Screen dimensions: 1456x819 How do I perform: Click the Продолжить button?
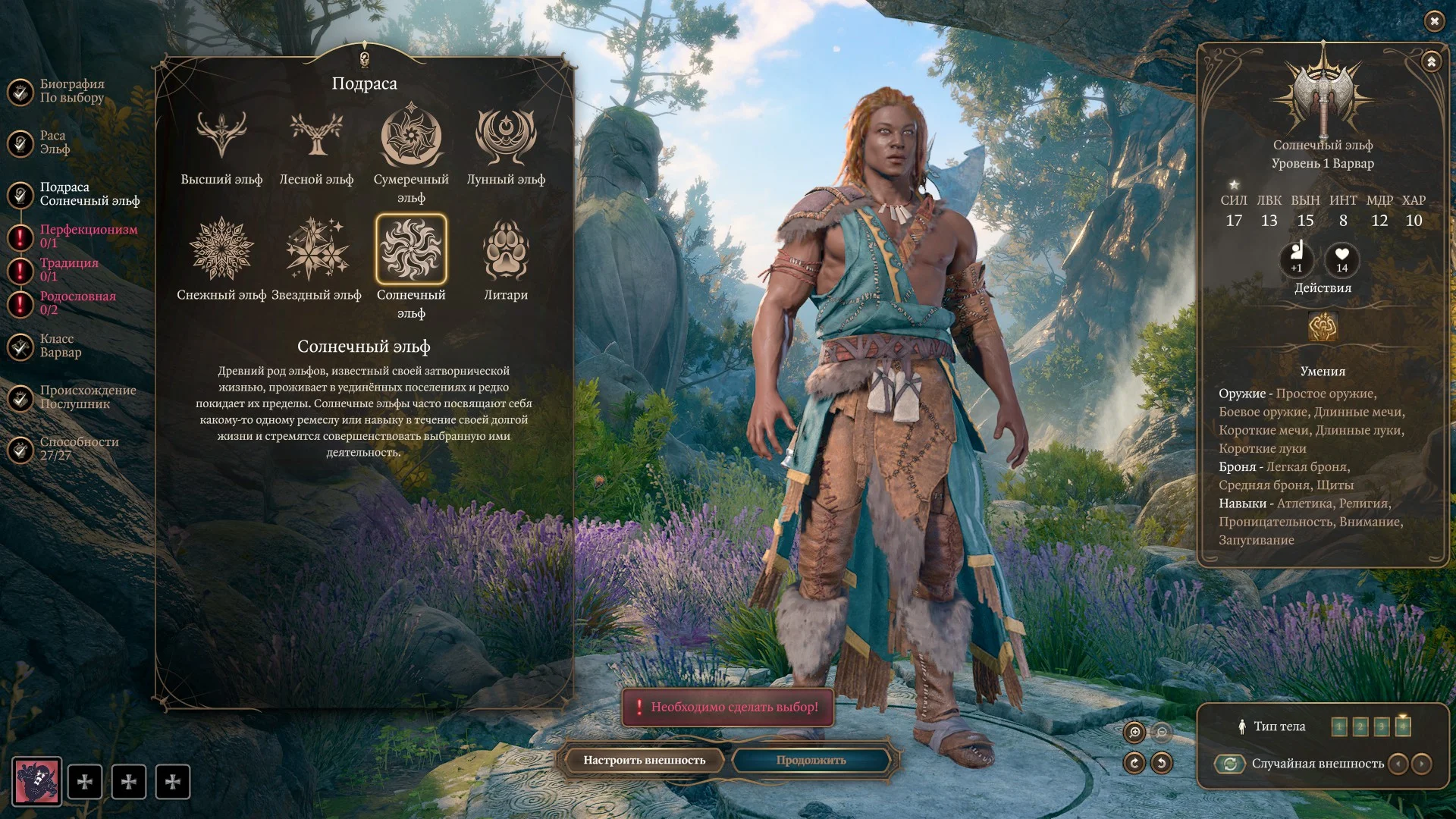click(811, 761)
